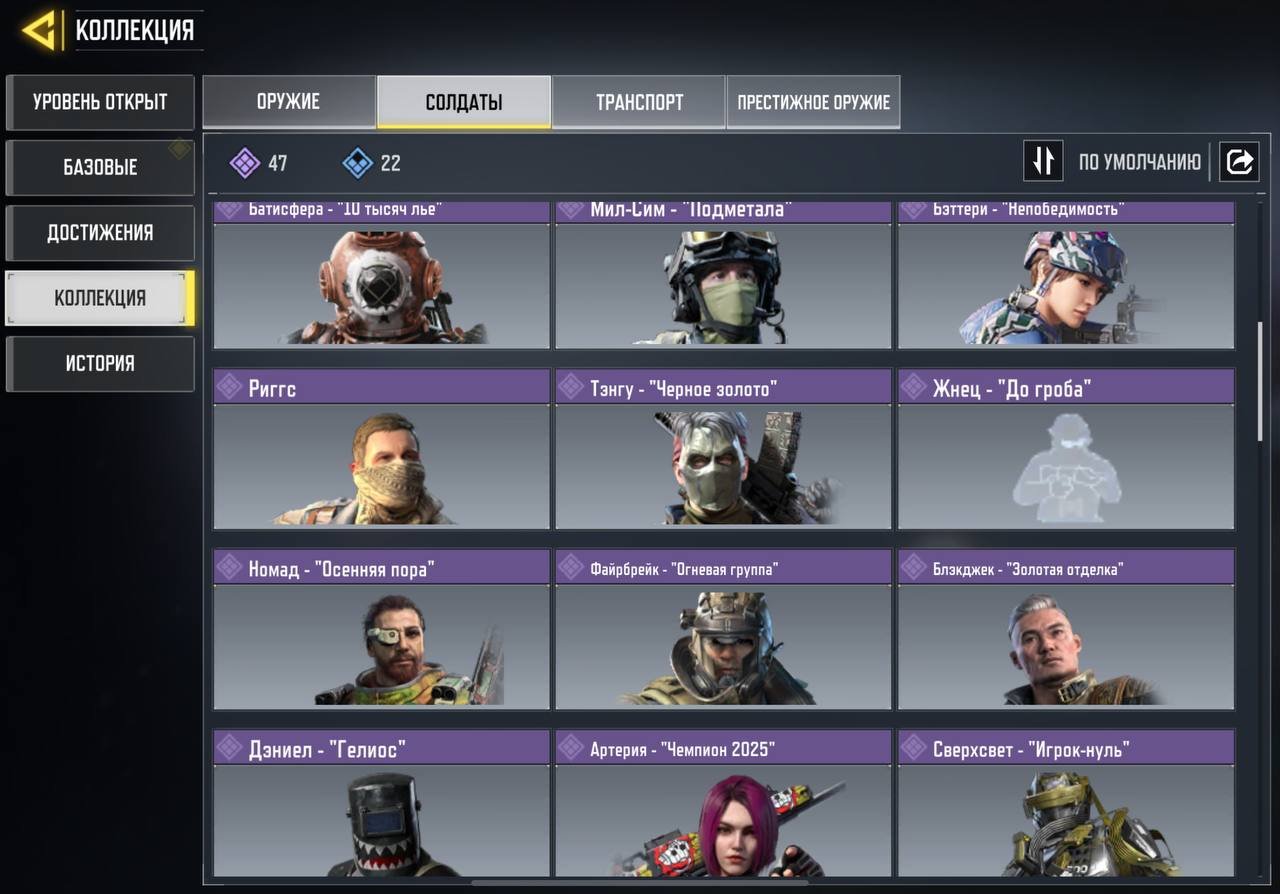This screenshot has height=894, width=1280.
Task: Open the Жнец "До гроба" card
Action: [1066, 450]
